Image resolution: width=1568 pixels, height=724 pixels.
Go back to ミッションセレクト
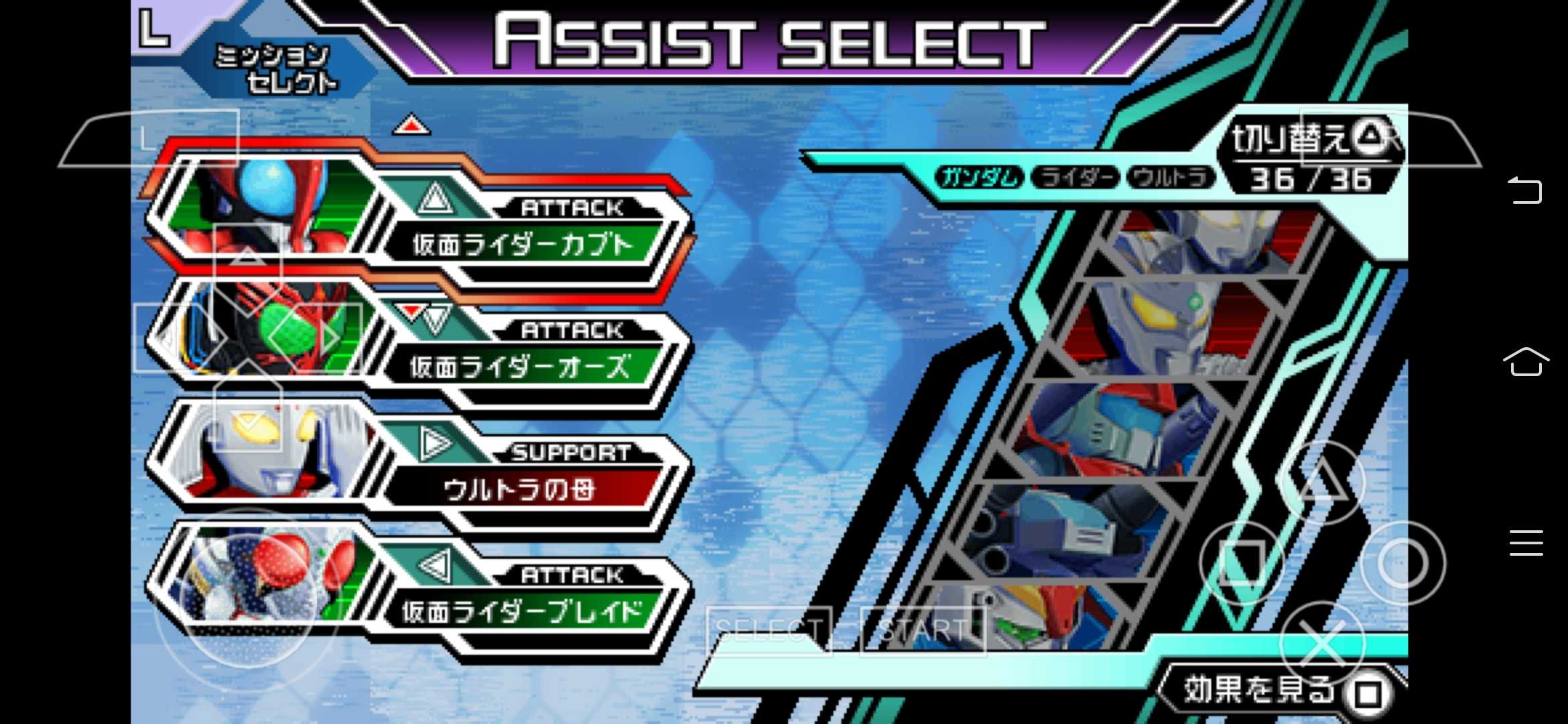tap(275, 68)
